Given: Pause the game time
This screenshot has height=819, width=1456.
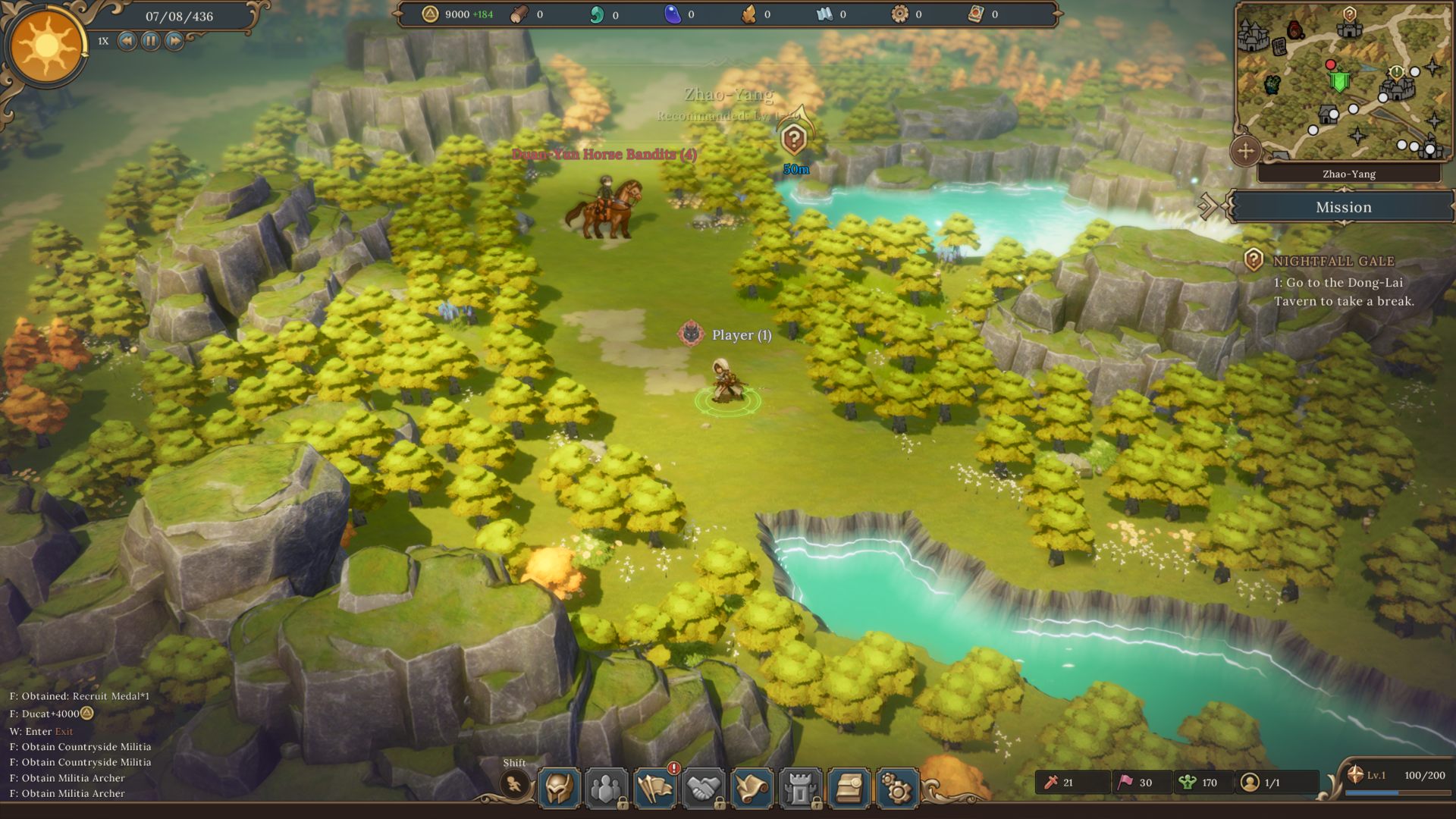Looking at the screenshot, I should (x=151, y=41).
